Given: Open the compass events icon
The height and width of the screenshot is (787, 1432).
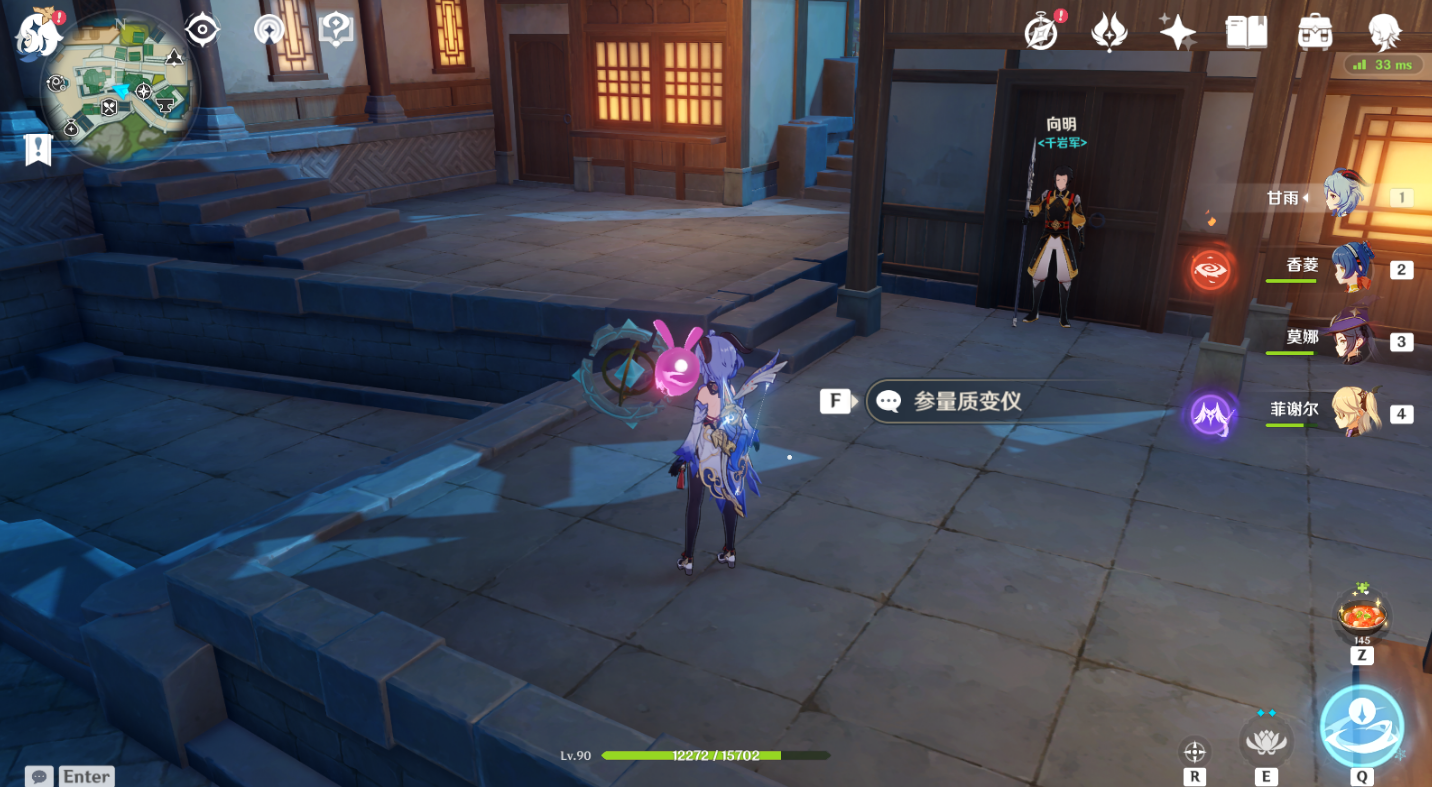Looking at the screenshot, I should (1042, 32).
